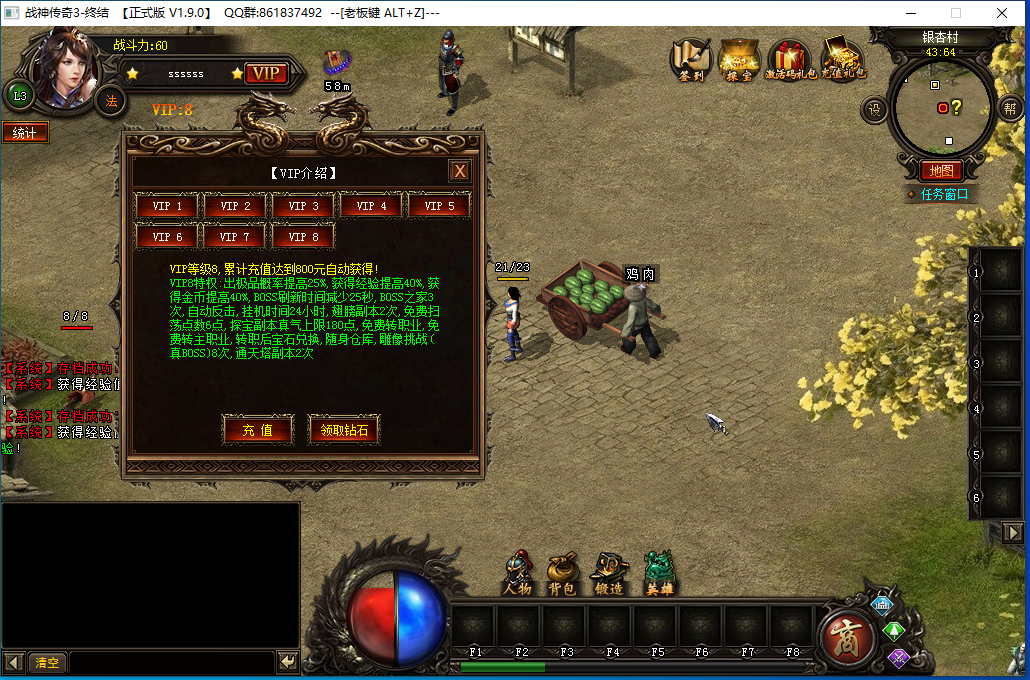1030x680 pixels.
Task: Open the 背包 backpack
Action: pos(561,575)
